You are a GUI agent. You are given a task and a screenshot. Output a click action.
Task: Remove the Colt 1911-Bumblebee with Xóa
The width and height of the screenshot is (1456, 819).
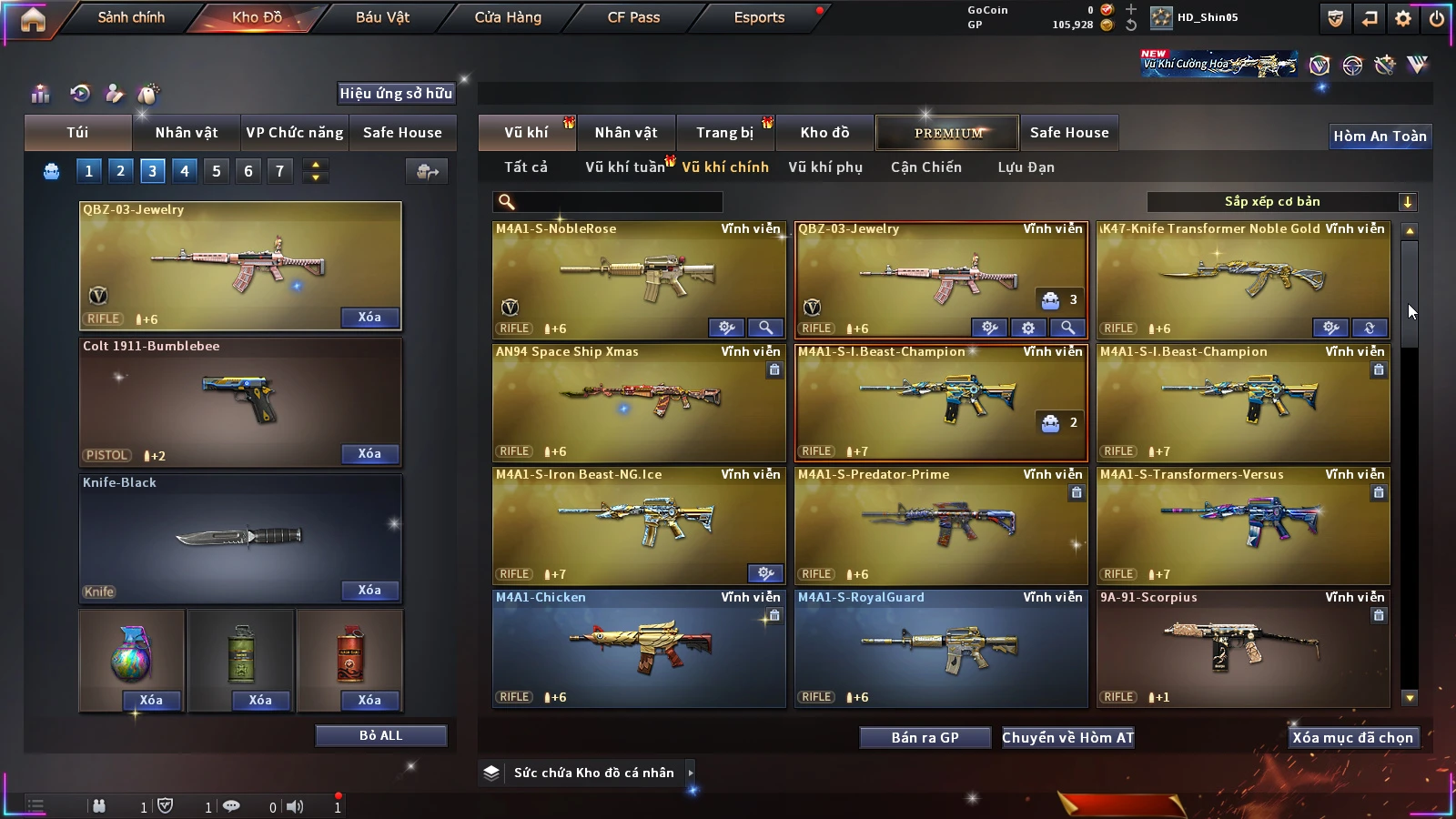369,453
